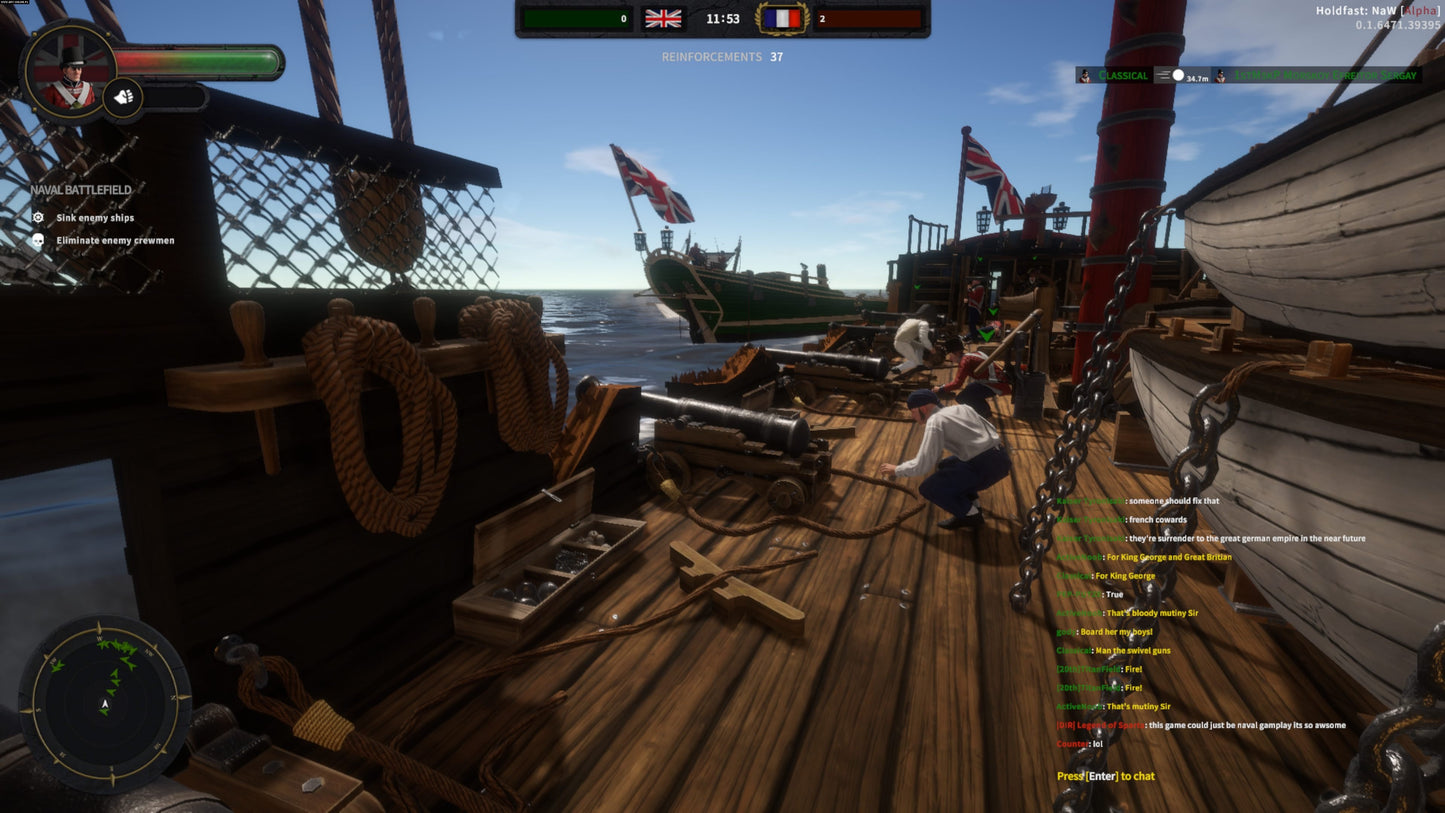Click the British flag on the scoreboard
The height and width of the screenshot is (813, 1445).
pos(663,18)
